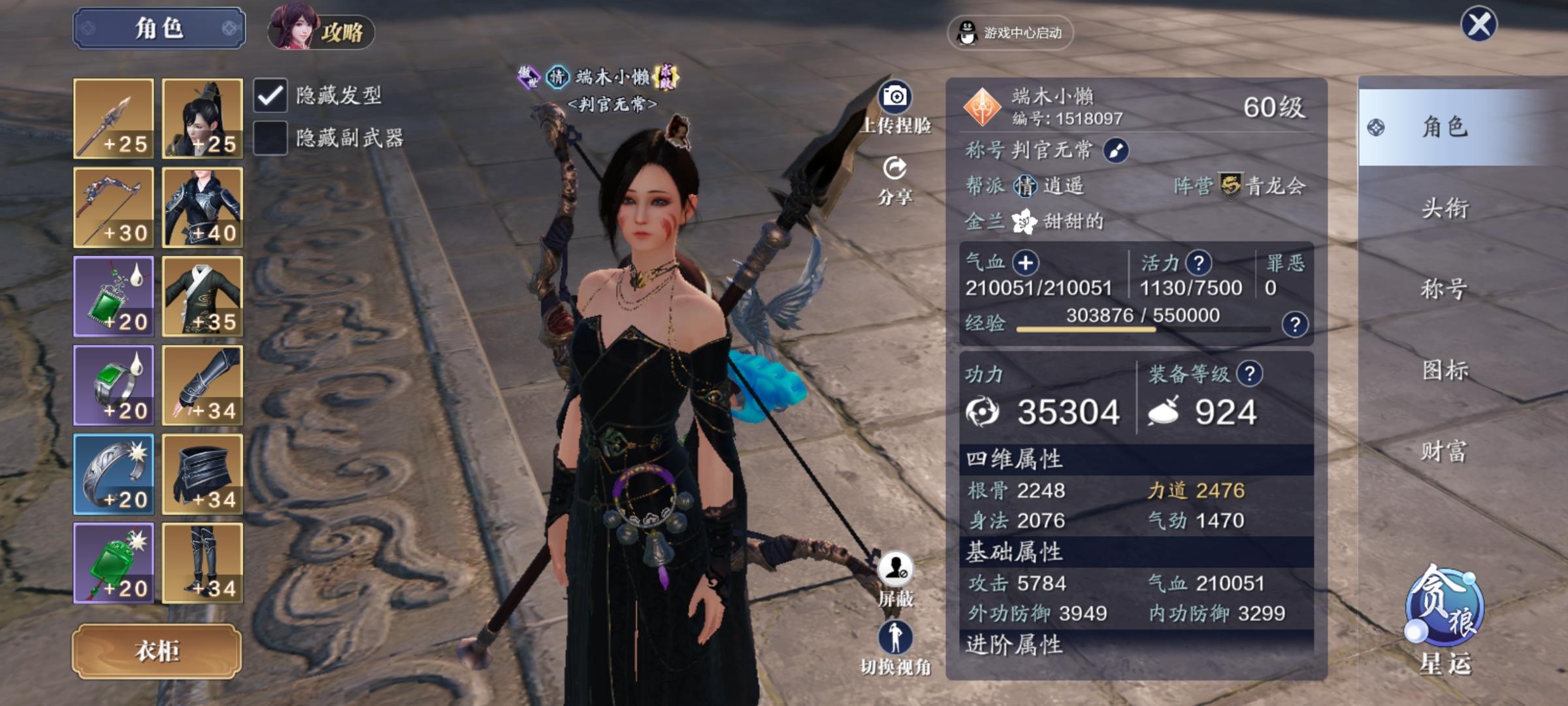This screenshot has width=1568, height=706.
Task: Edit the 判官无常 title
Action: click(x=1115, y=151)
